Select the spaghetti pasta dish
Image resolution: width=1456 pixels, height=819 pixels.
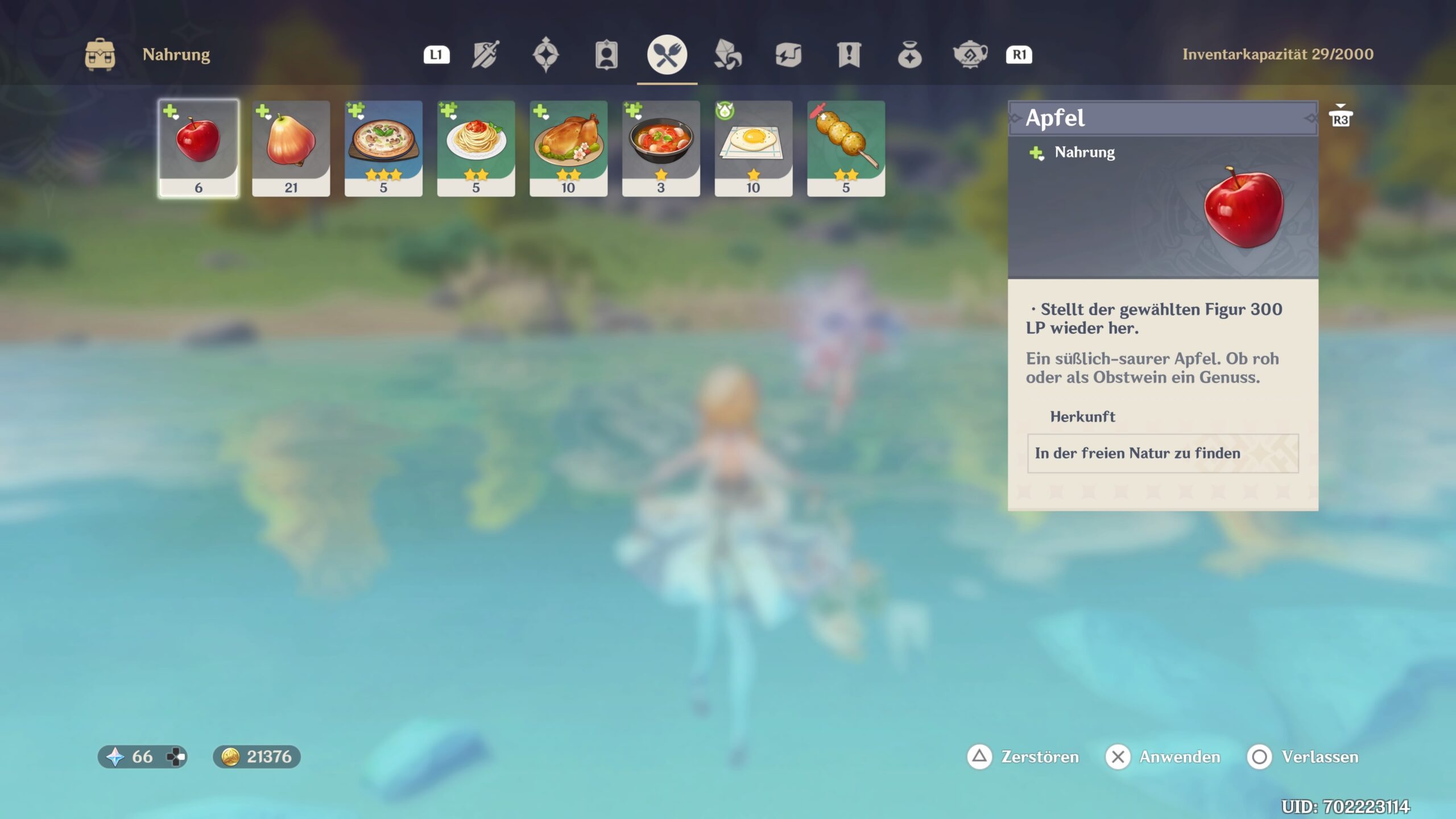(476, 148)
